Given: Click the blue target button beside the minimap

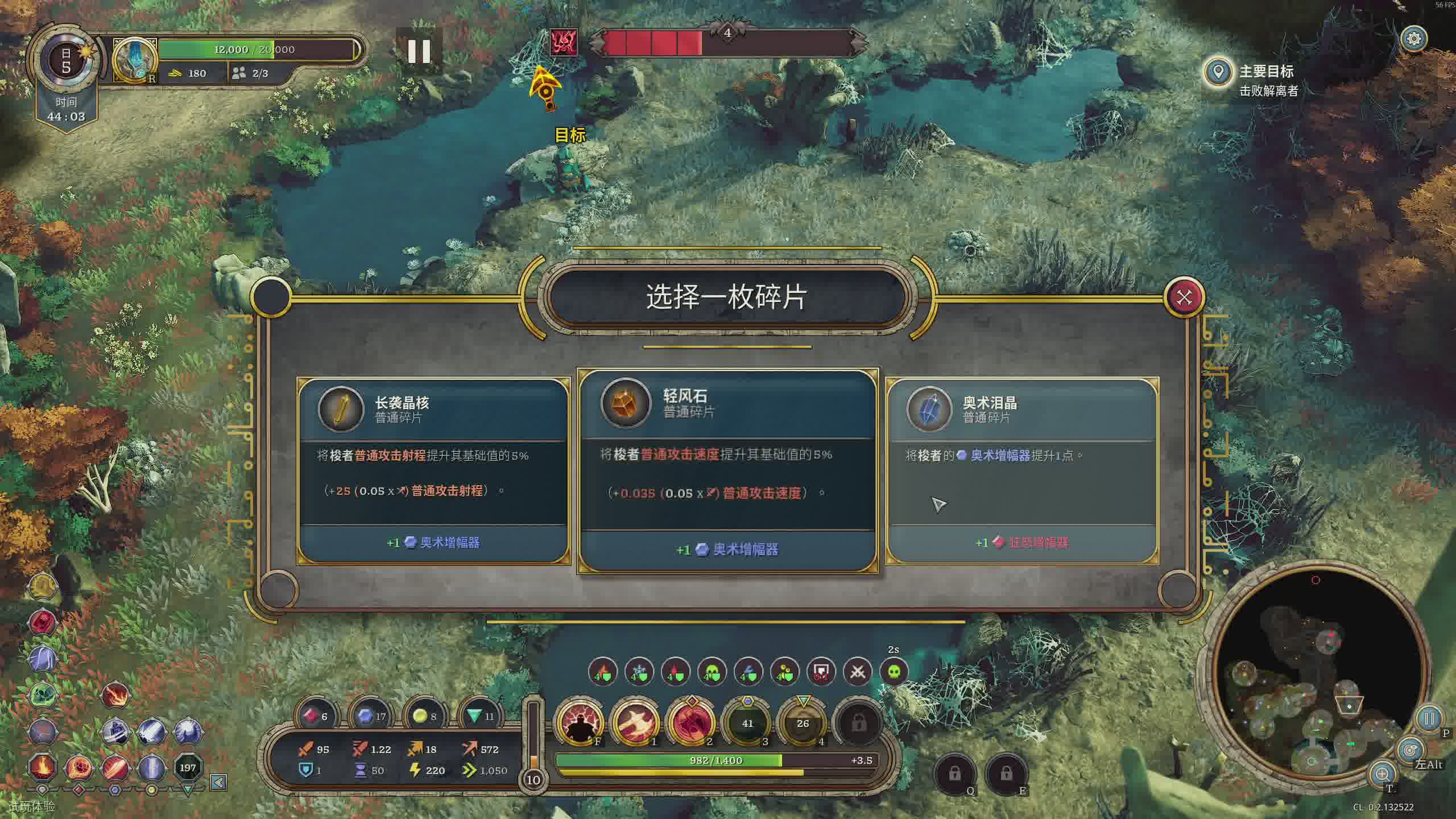Looking at the screenshot, I should point(1409,750).
